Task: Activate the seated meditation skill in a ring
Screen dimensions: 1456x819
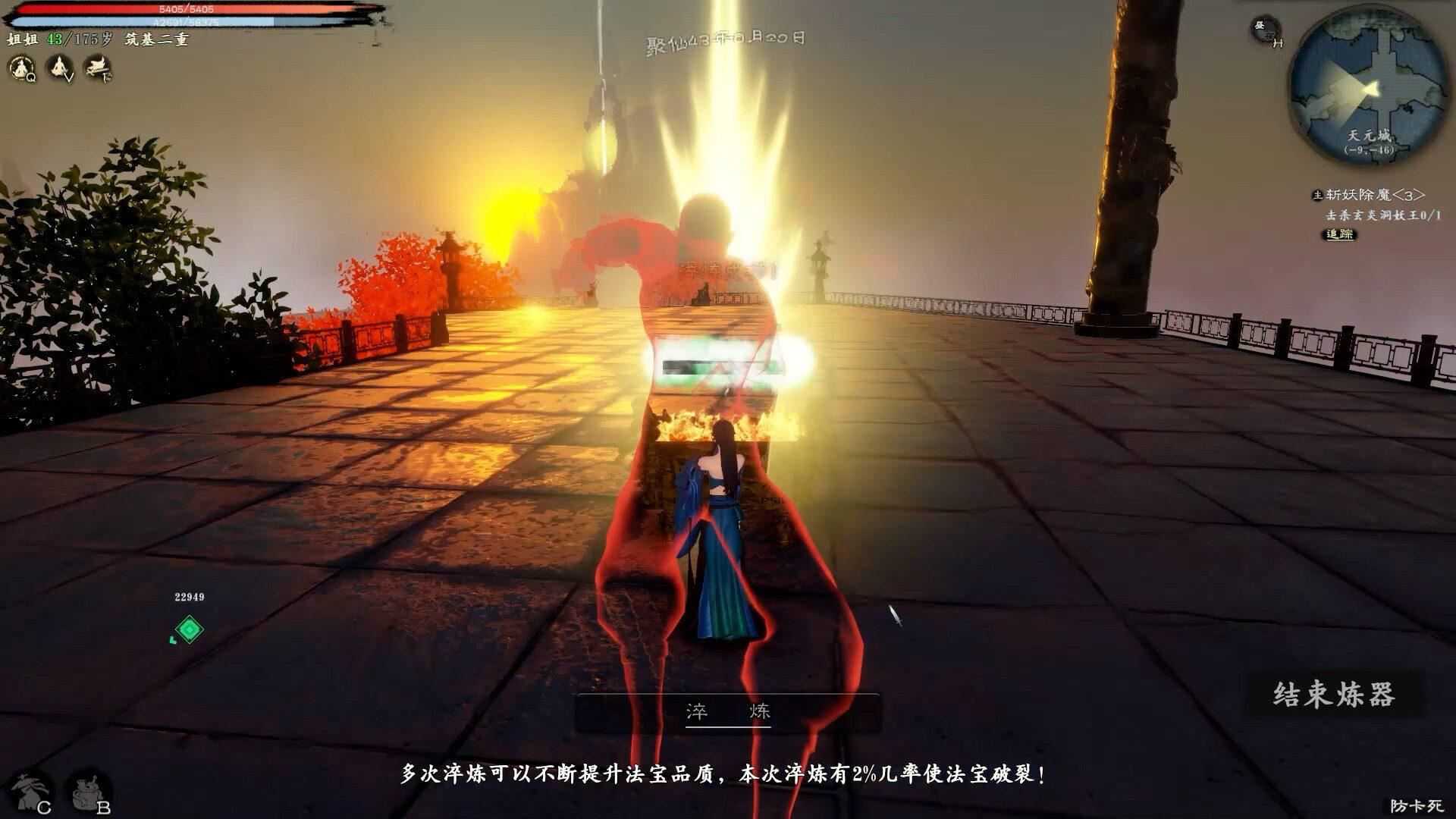Action: [20, 68]
